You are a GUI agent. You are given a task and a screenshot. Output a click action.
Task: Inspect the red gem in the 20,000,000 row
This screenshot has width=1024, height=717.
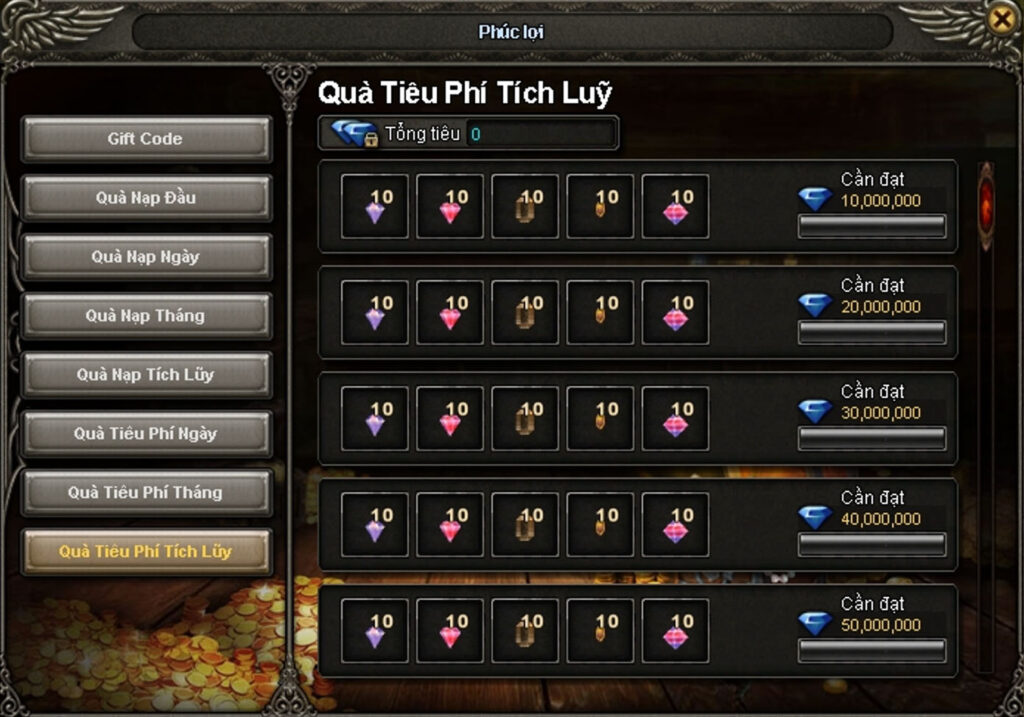coord(450,313)
